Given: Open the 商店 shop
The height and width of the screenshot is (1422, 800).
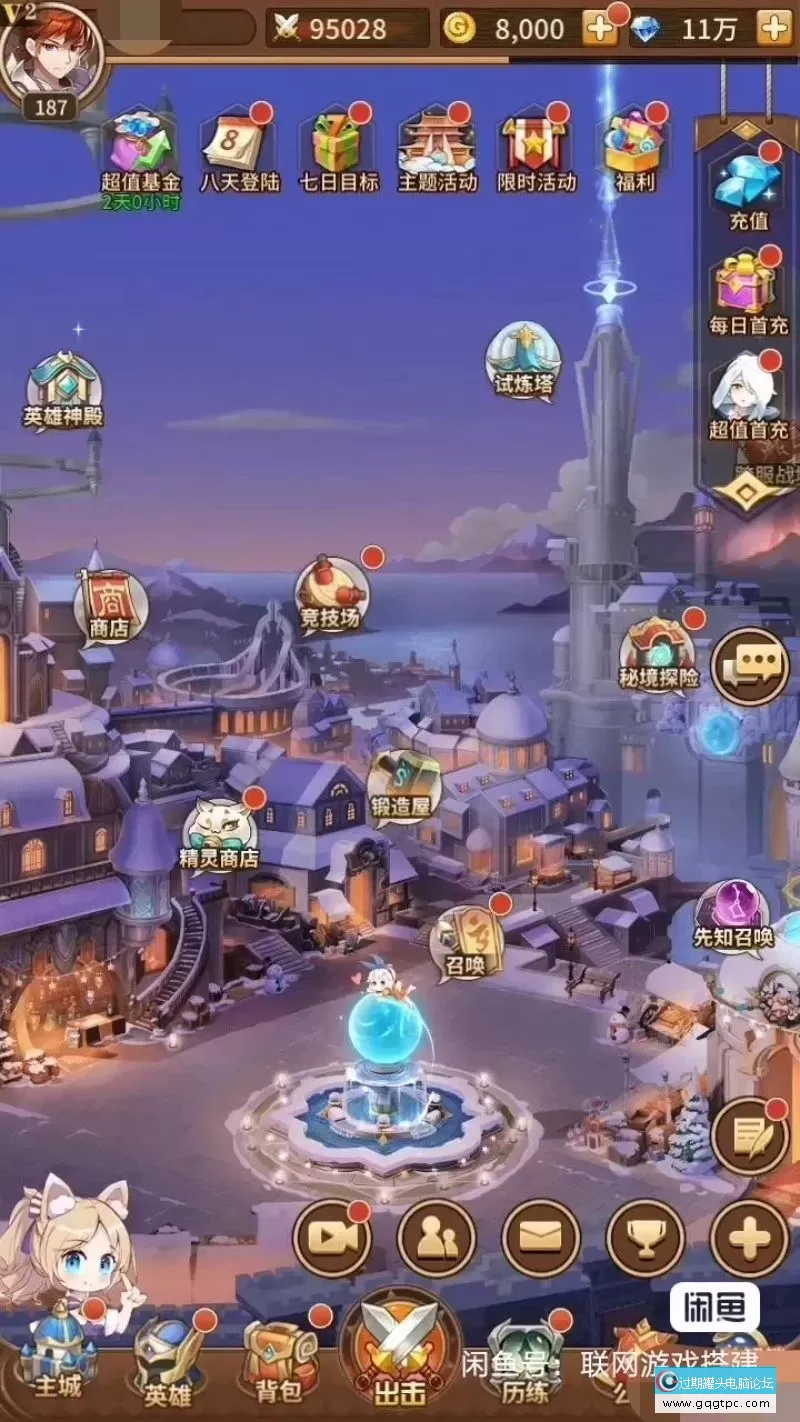Looking at the screenshot, I should 110,605.
